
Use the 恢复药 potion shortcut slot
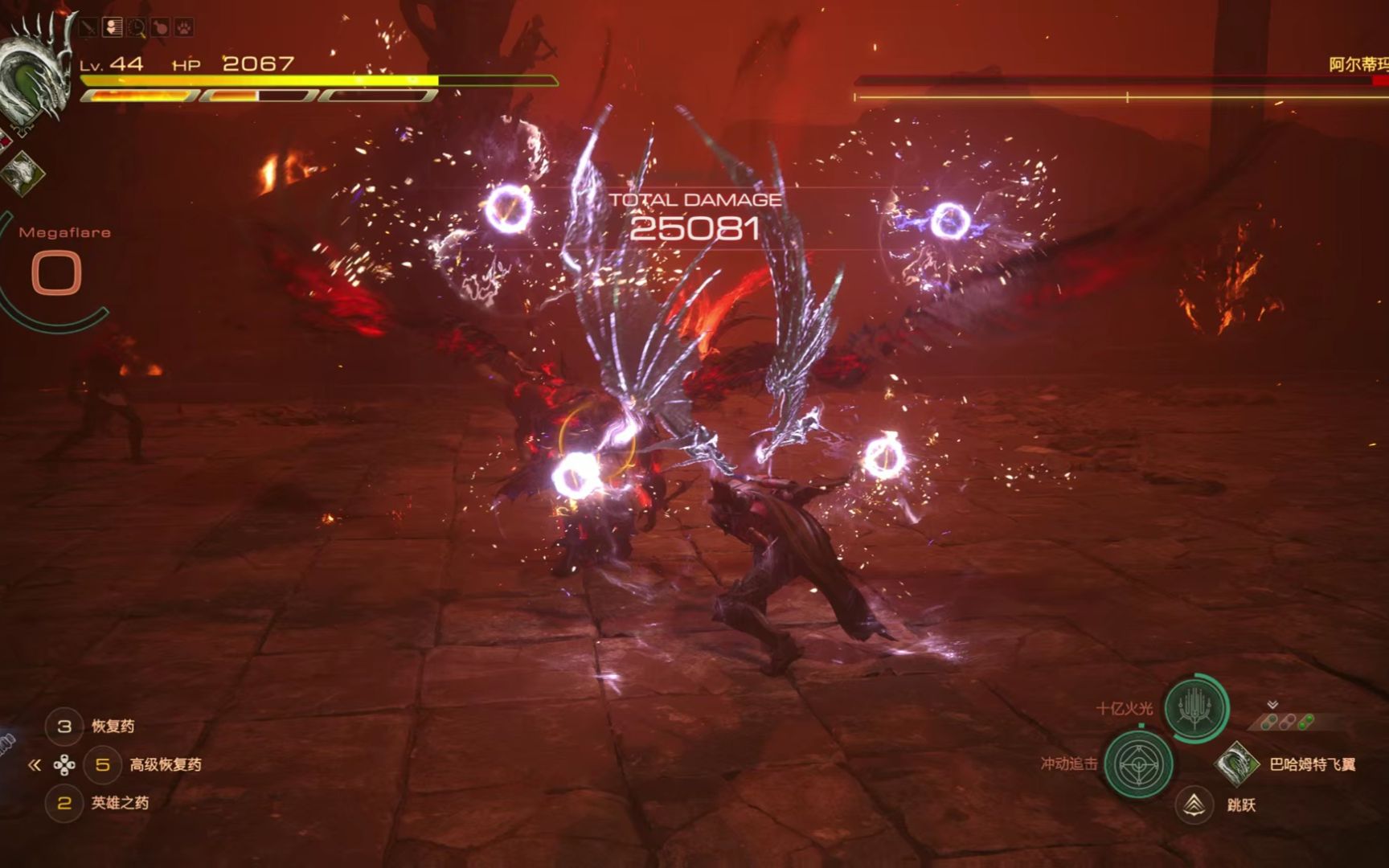[x=64, y=727]
